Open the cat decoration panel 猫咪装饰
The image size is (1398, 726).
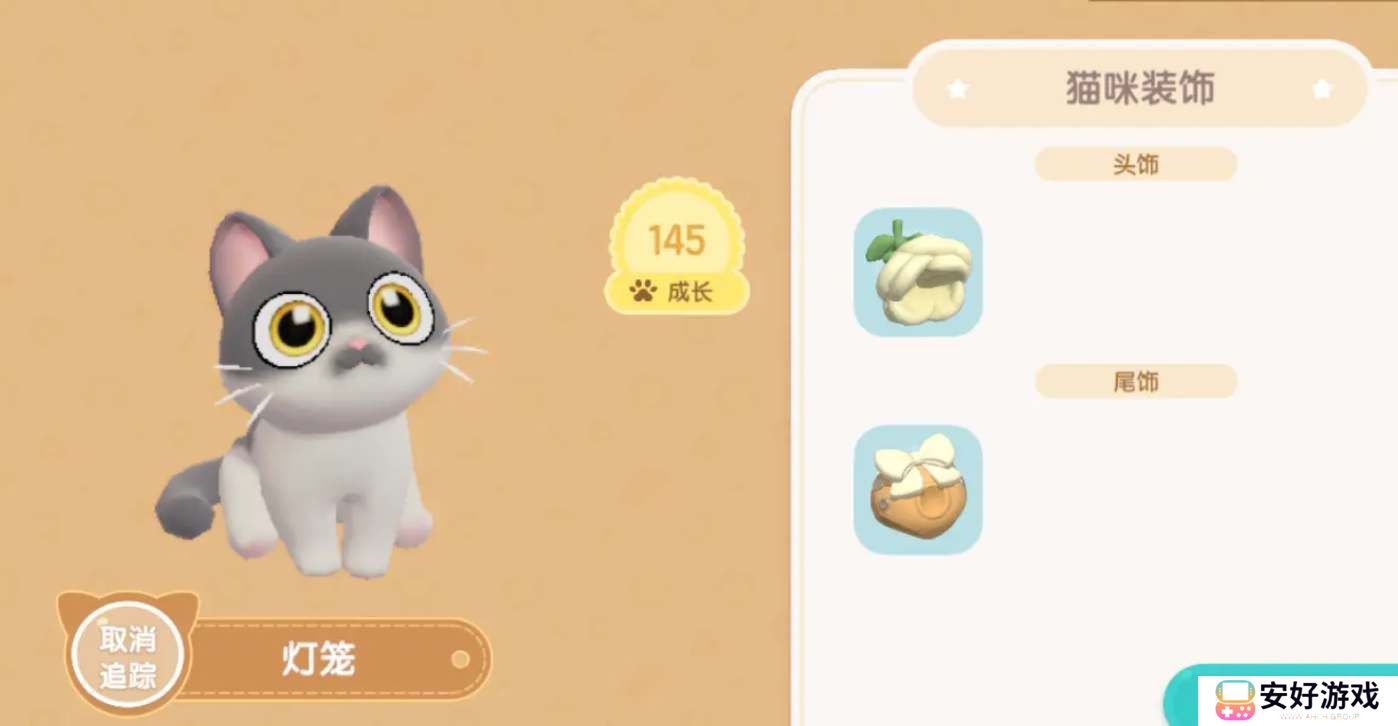[1140, 88]
